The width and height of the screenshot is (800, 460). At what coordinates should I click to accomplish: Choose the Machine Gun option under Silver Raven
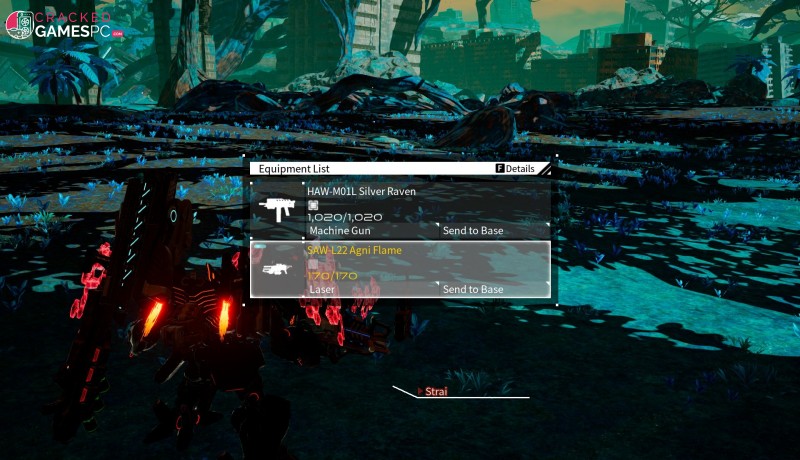336,231
